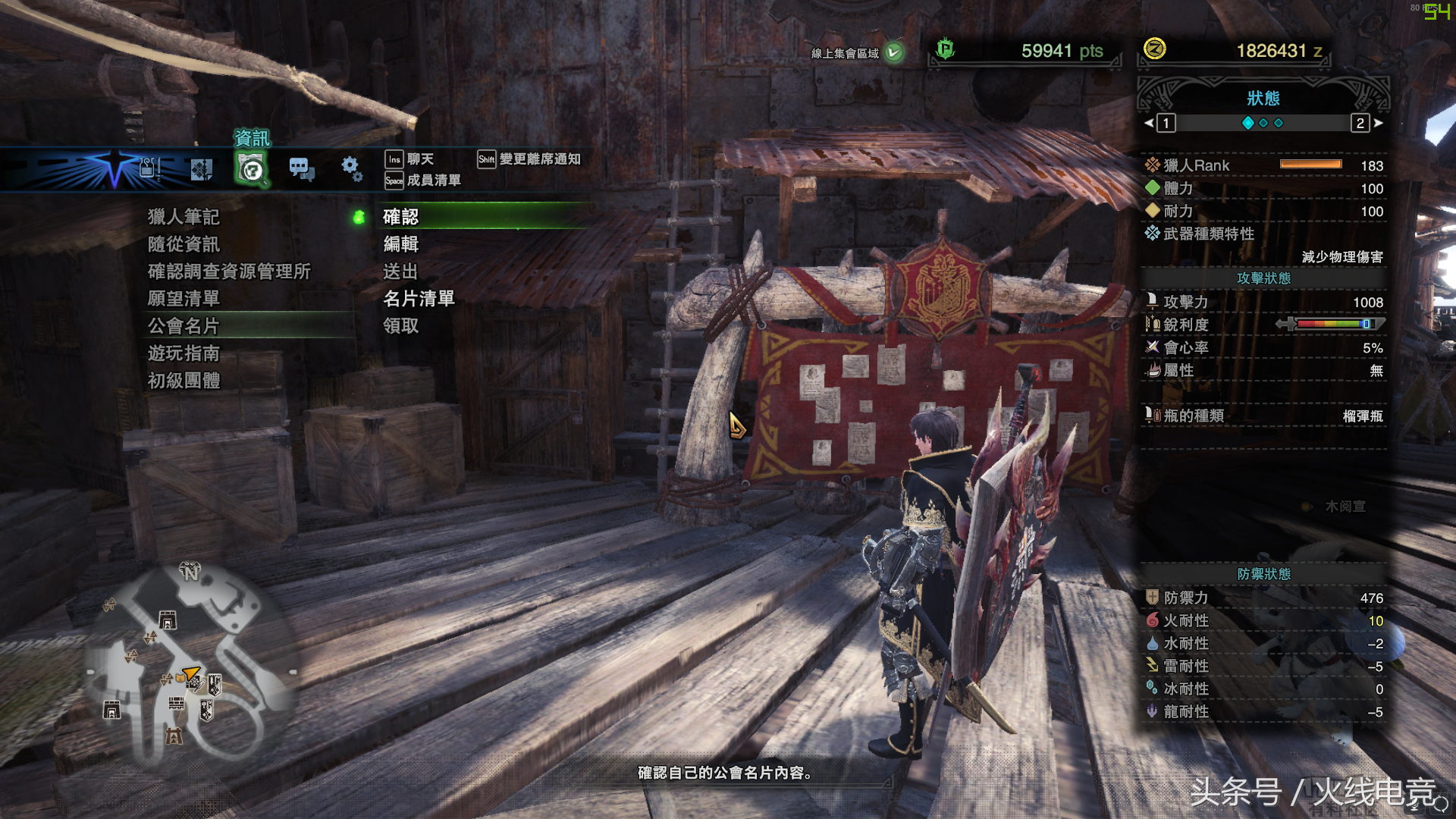
Task: Select 隨從資訊 menu entry
Action: [x=184, y=244]
